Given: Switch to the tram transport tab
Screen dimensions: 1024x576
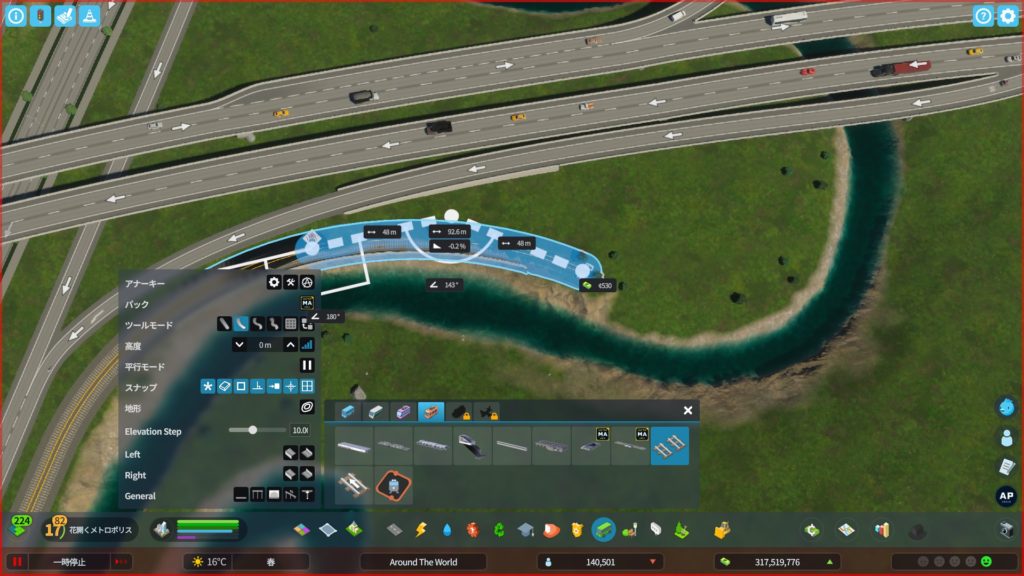Looking at the screenshot, I should (x=404, y=411).
